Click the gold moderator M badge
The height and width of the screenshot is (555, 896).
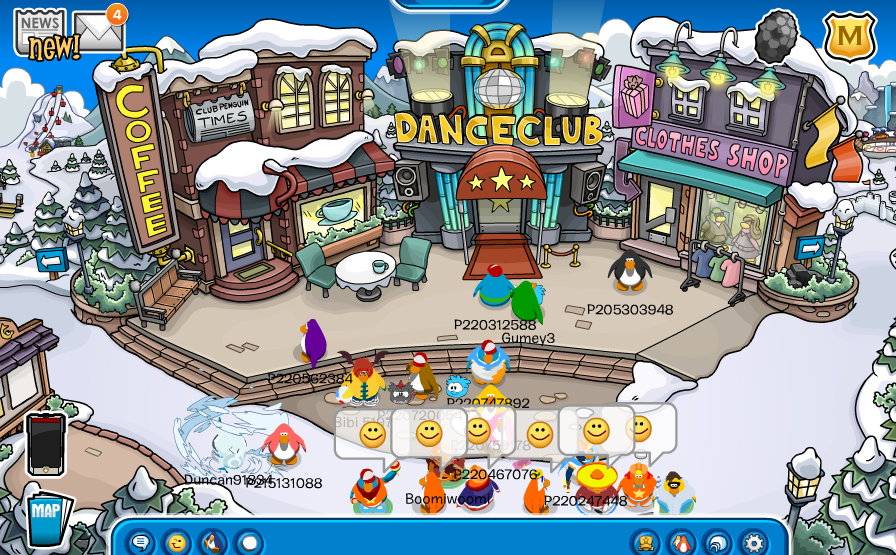[x=849, y=36]
